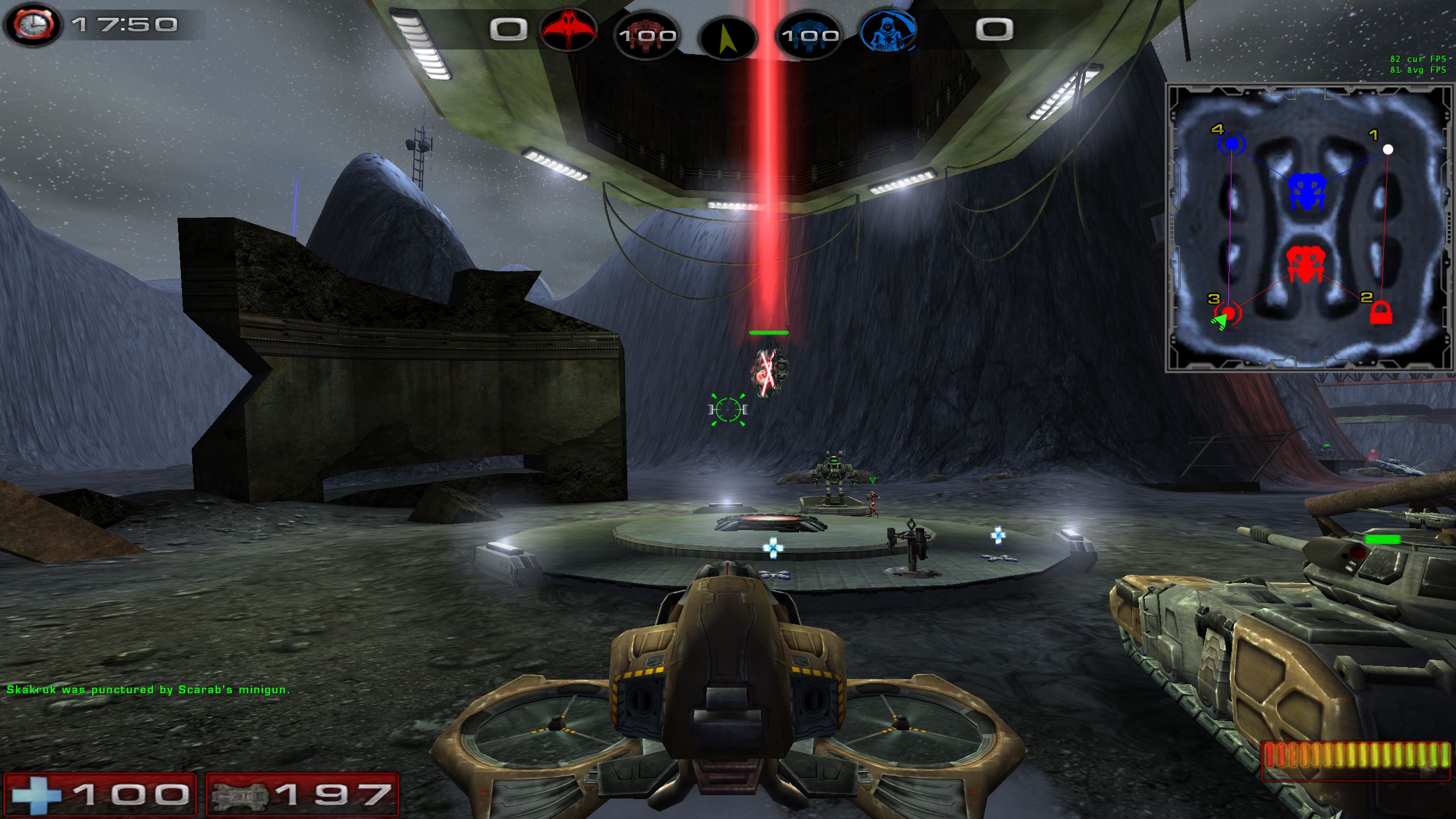Select the white neutral node 1 on minimap

point(1388,150)
